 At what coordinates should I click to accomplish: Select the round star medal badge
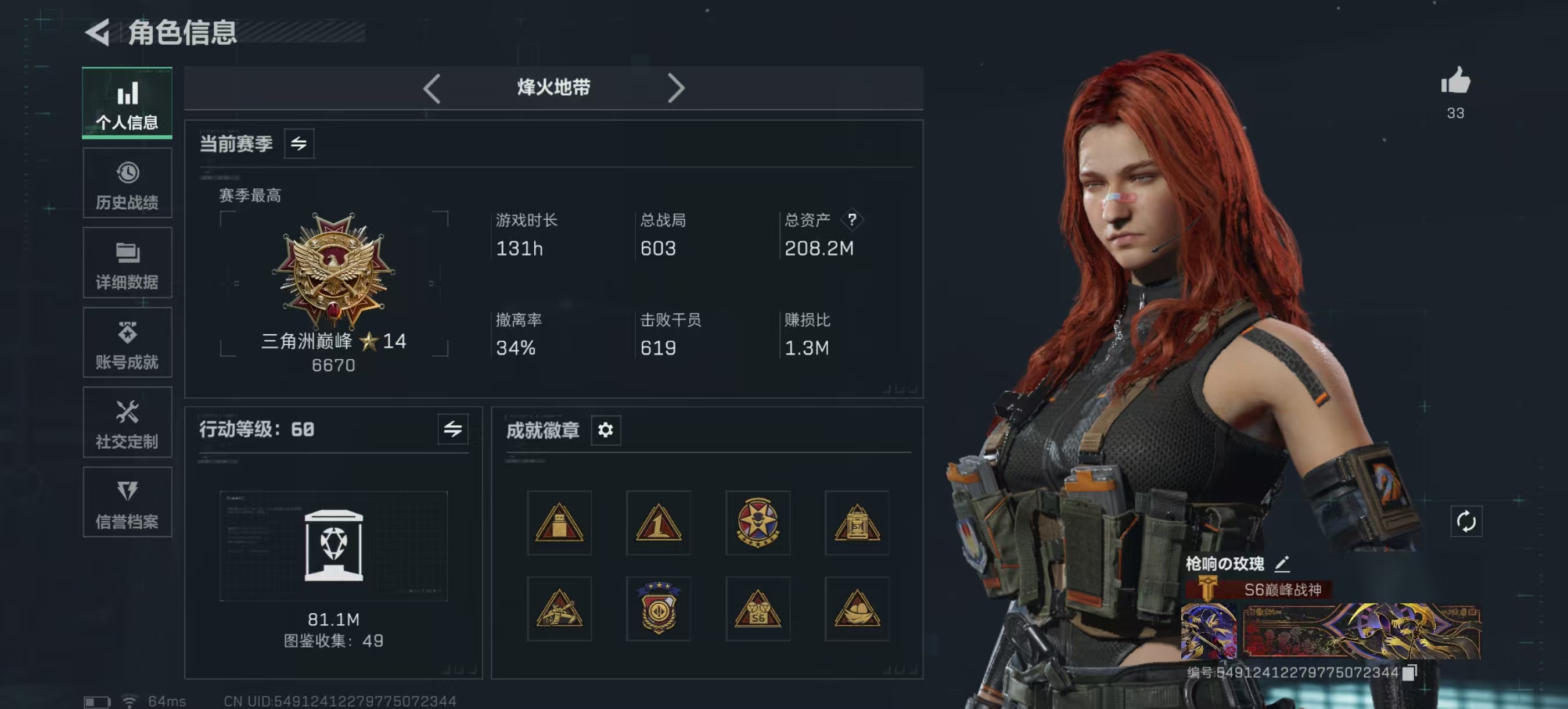pos(757,522)
